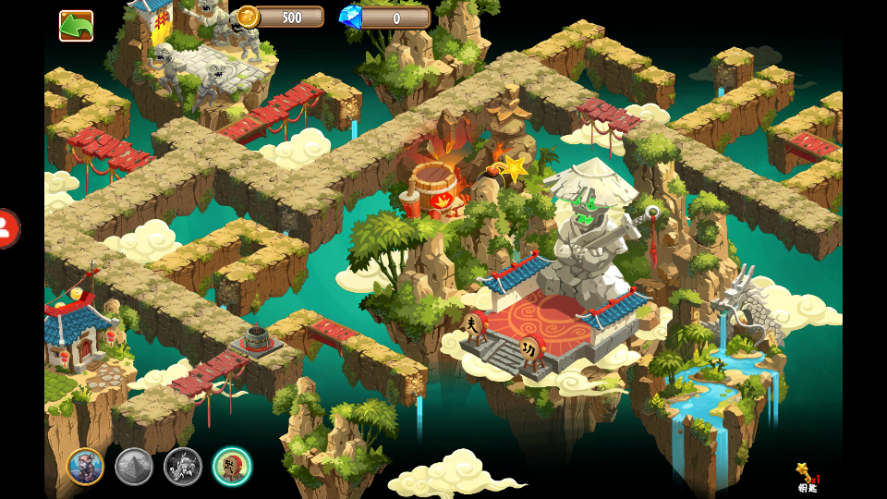The width and height of the screenshot is (887, 499).
Task: Select the monkey world icon
Action: [x=85, y=465]
